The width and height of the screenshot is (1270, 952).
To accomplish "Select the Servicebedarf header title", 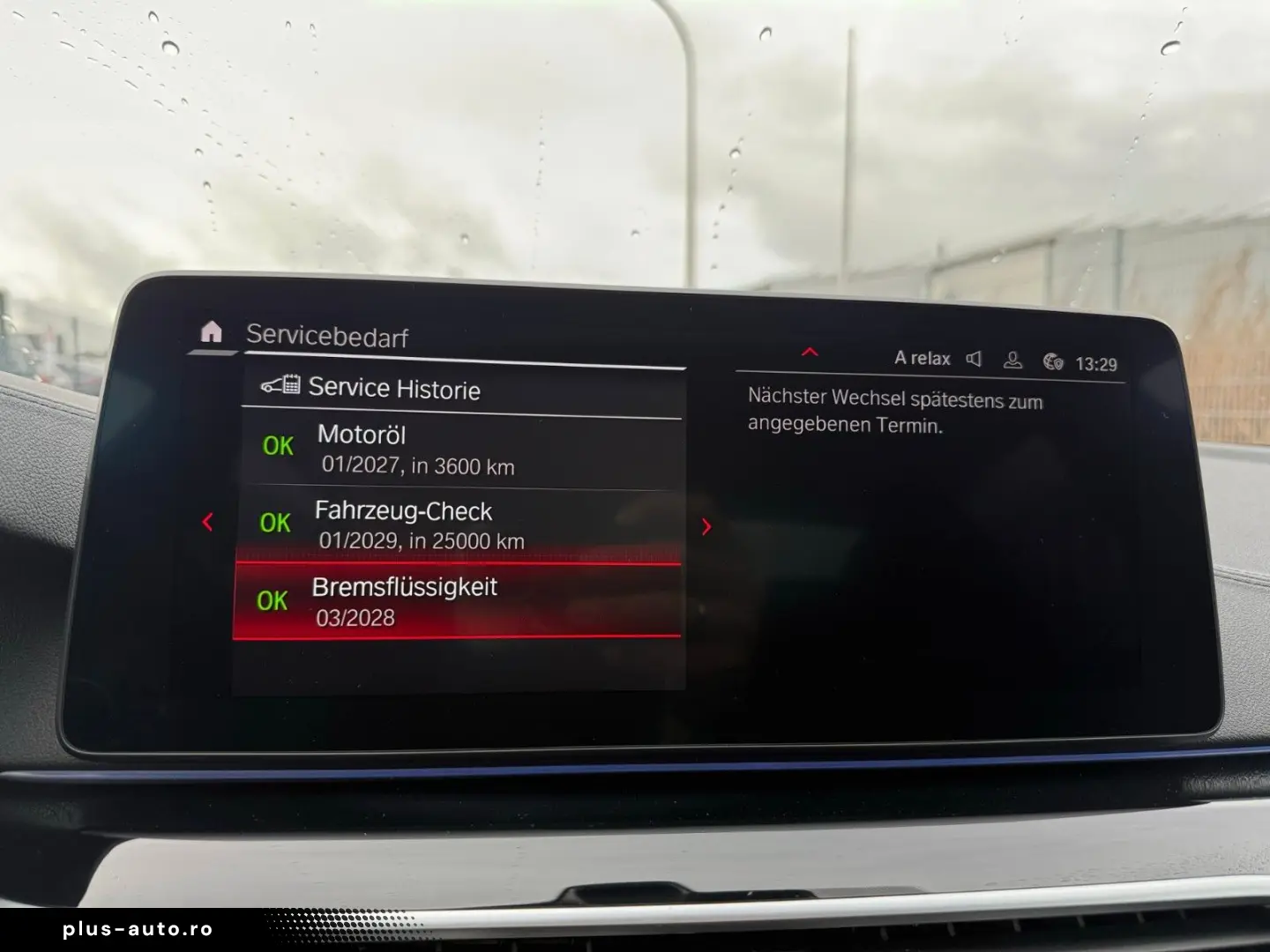I will point(327,337).
